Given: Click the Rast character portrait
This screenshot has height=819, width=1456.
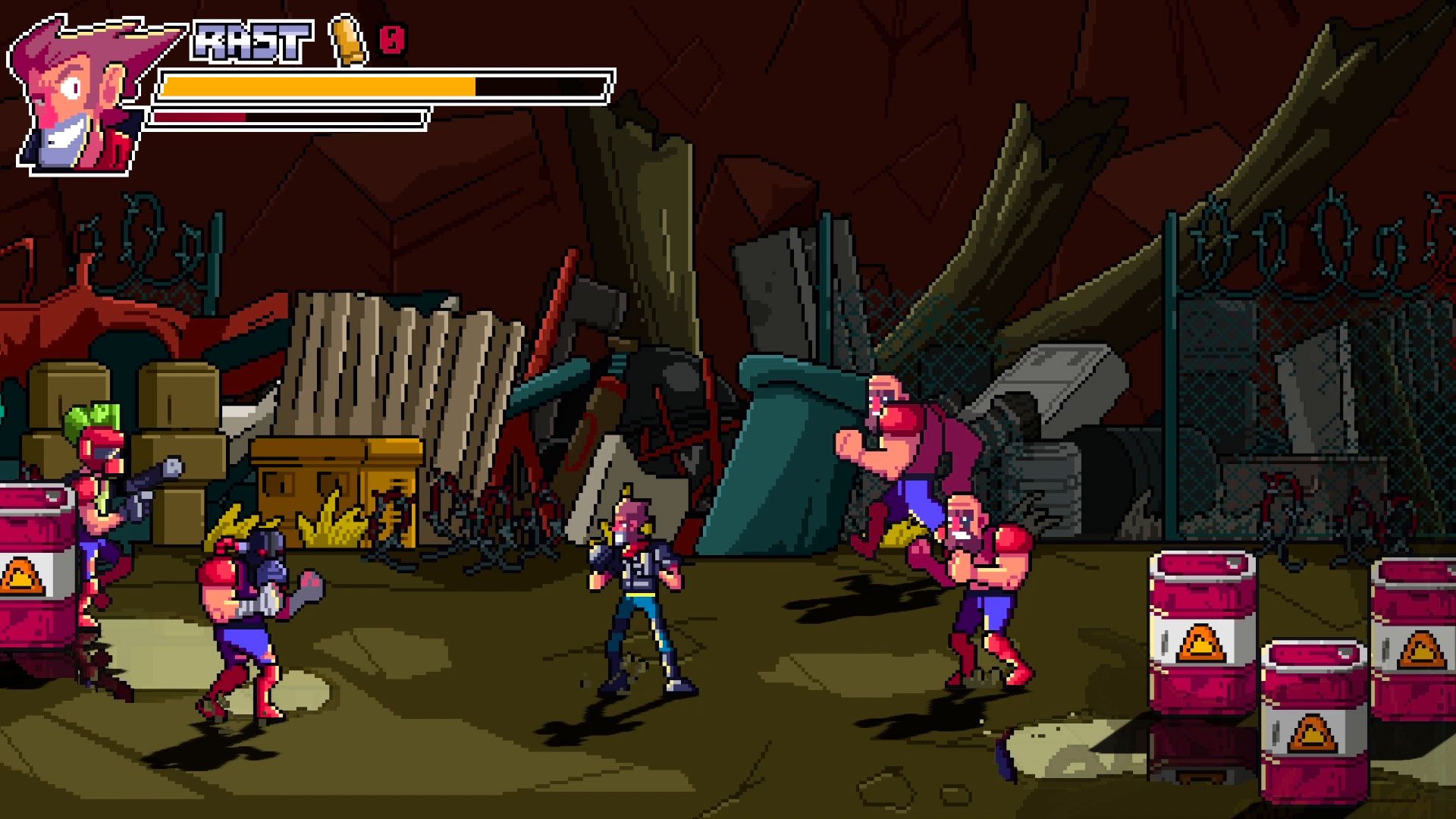Looking at the screenshot, I should click(83, 95).
